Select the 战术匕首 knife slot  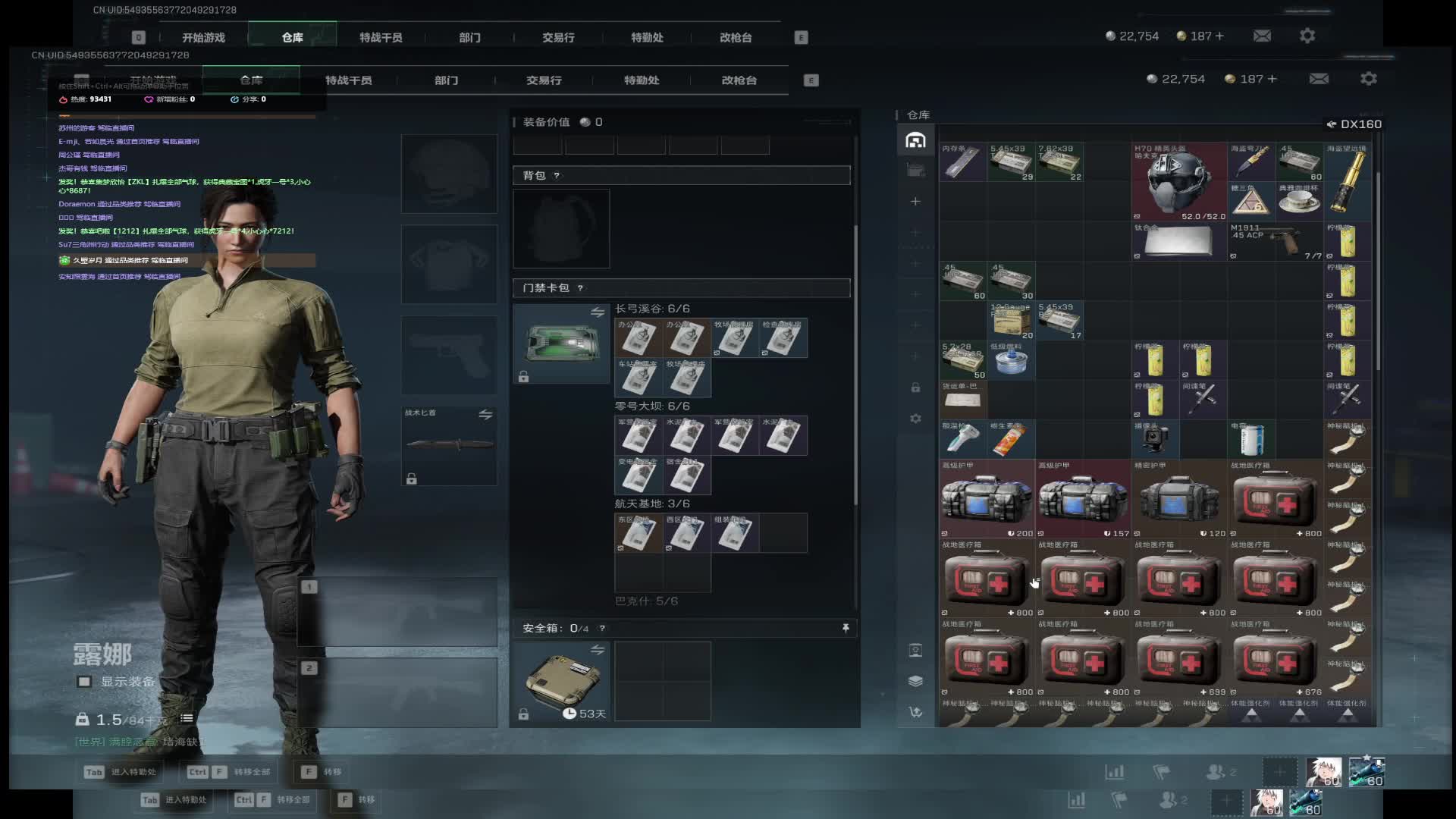point(449,445)
